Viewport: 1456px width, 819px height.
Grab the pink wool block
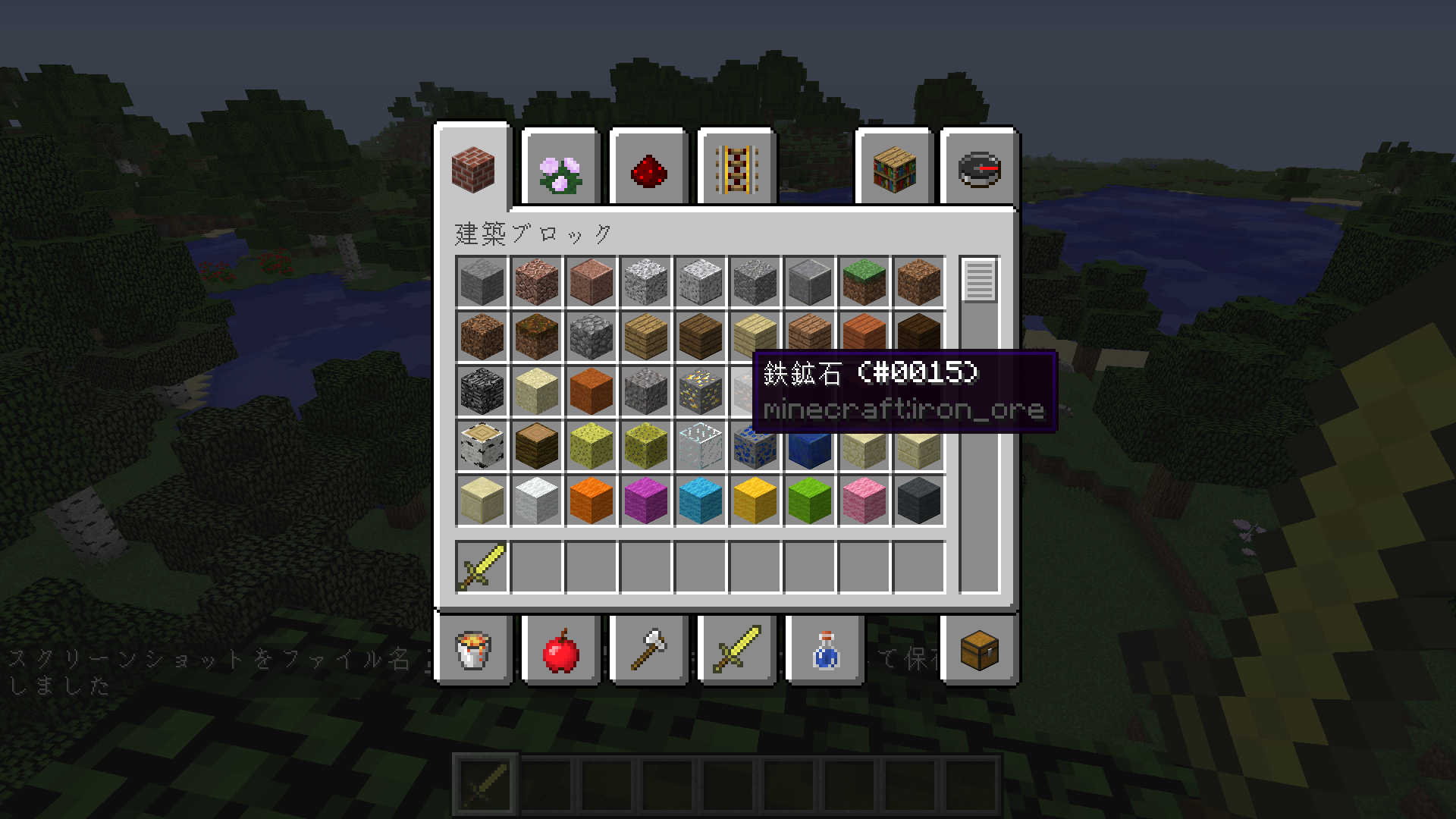(x=864, y=500)
